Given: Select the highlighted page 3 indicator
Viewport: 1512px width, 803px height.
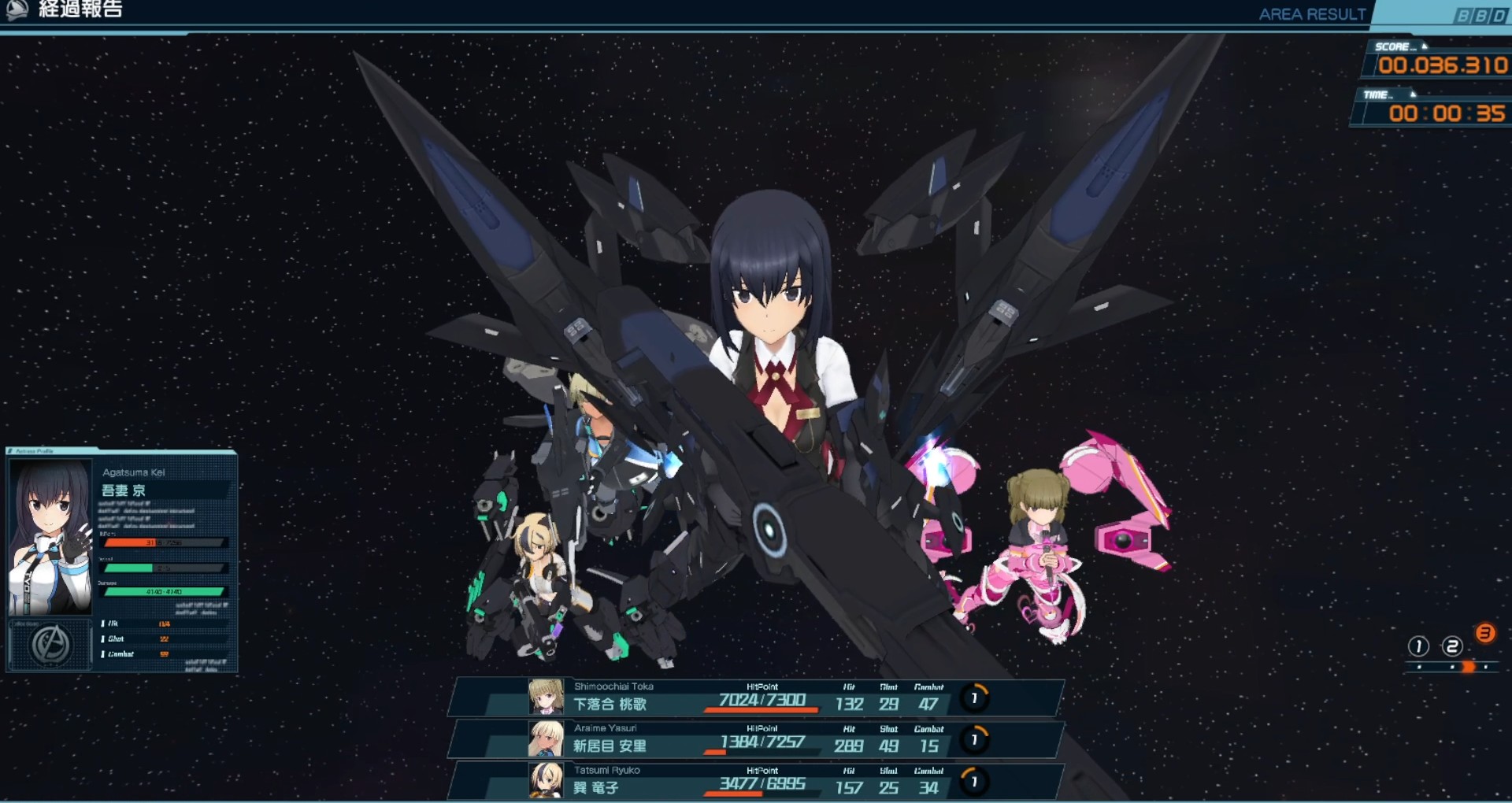Looking at the screenshot, I should point(1485,634).
